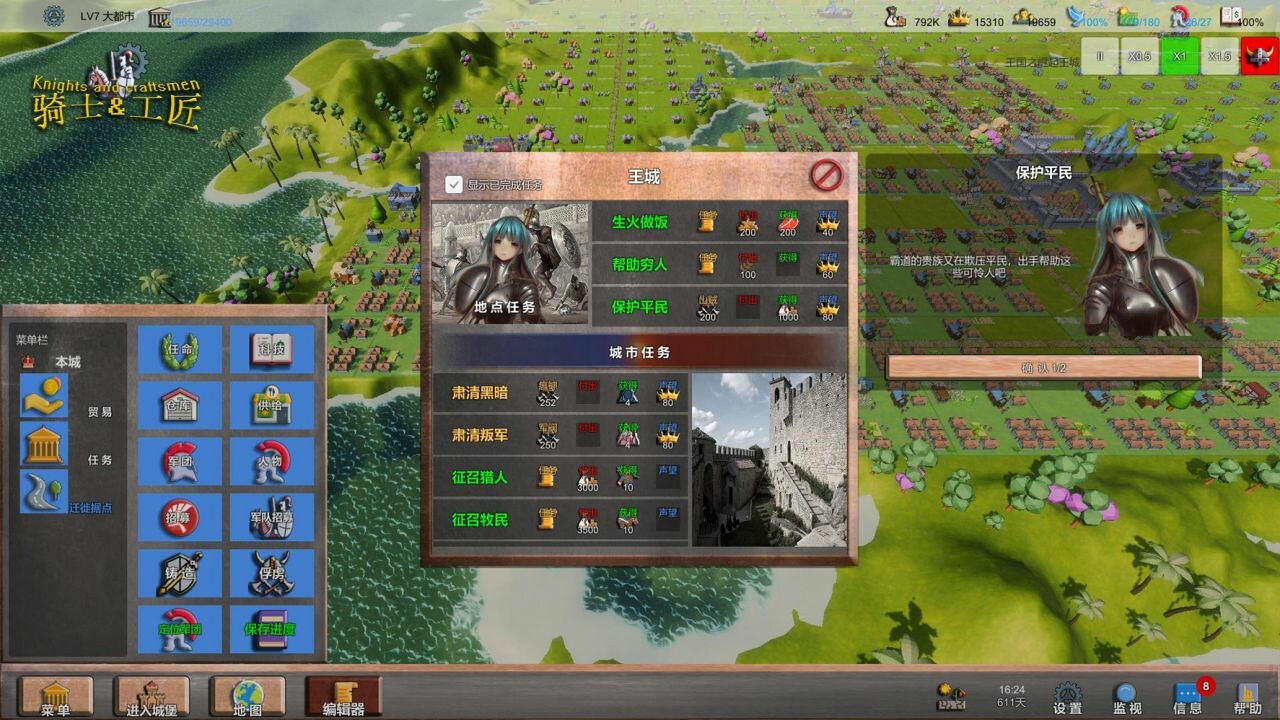
Task: Open the 俘虏 prisoners panel
Action: [x=271, y=572]
